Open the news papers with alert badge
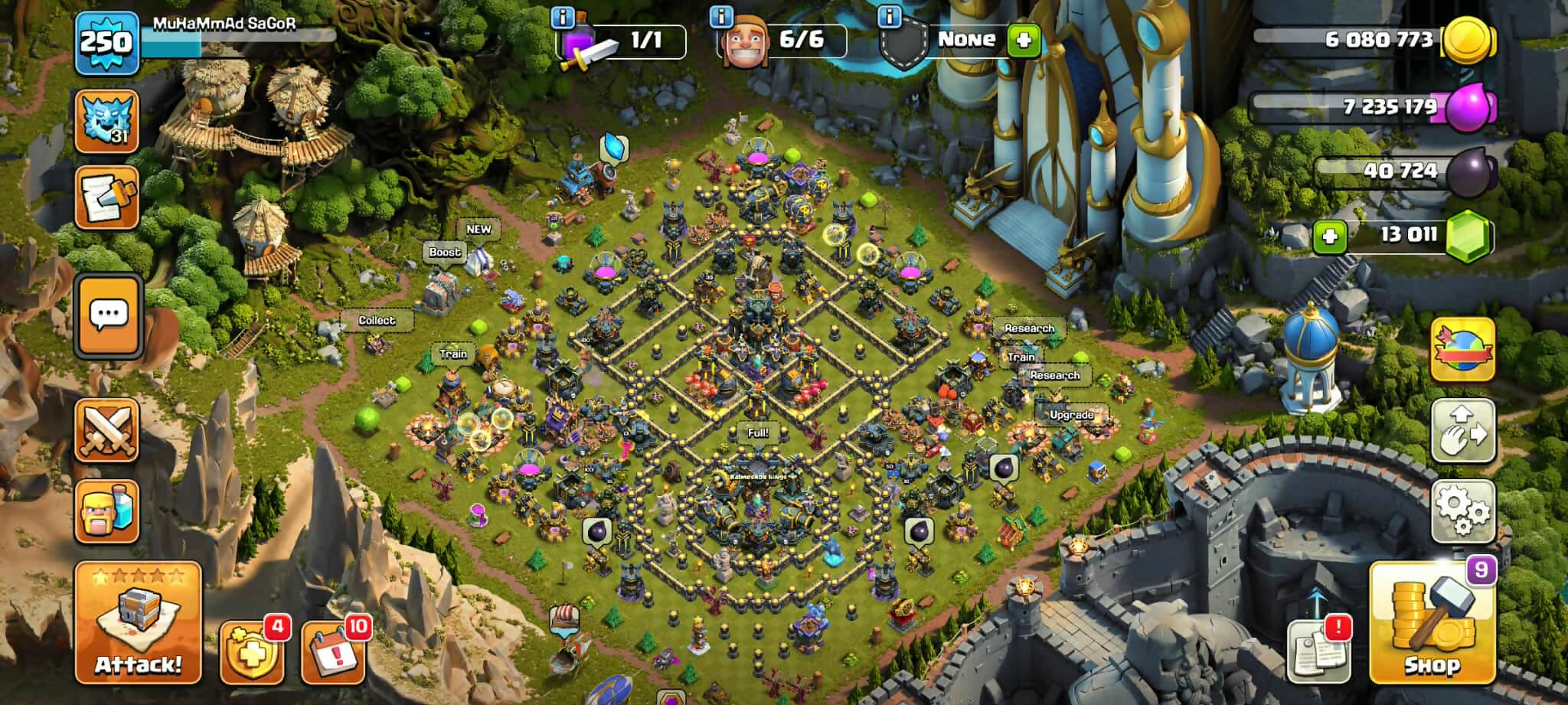1568x705 pixels. (1318, 650)
